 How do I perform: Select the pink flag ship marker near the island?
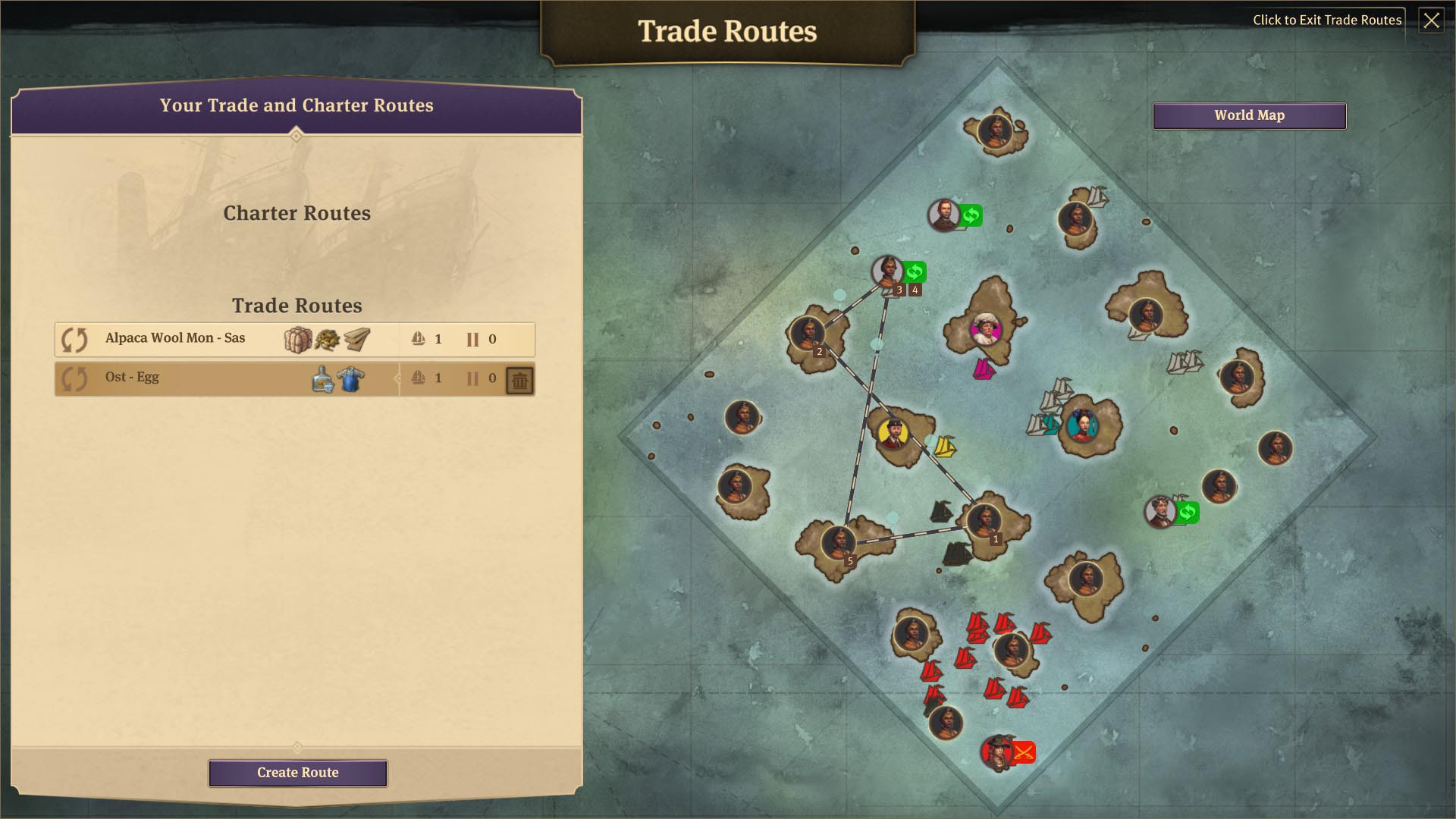[x=984, y=368]
